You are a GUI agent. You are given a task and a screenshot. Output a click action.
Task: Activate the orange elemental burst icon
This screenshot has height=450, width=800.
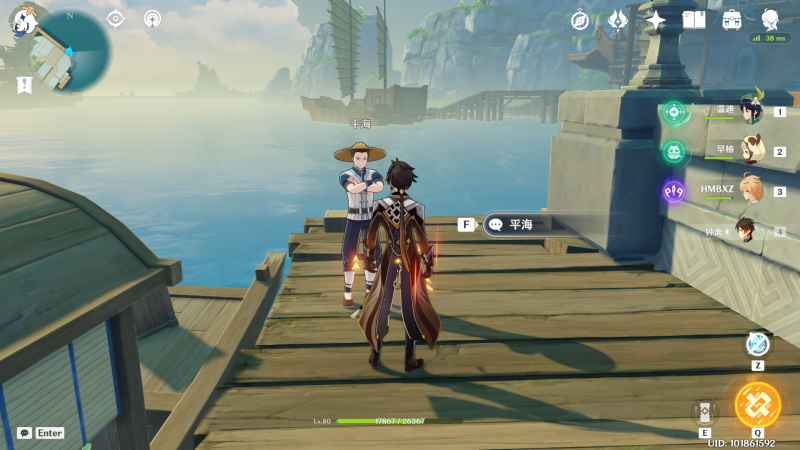point(757,405)
